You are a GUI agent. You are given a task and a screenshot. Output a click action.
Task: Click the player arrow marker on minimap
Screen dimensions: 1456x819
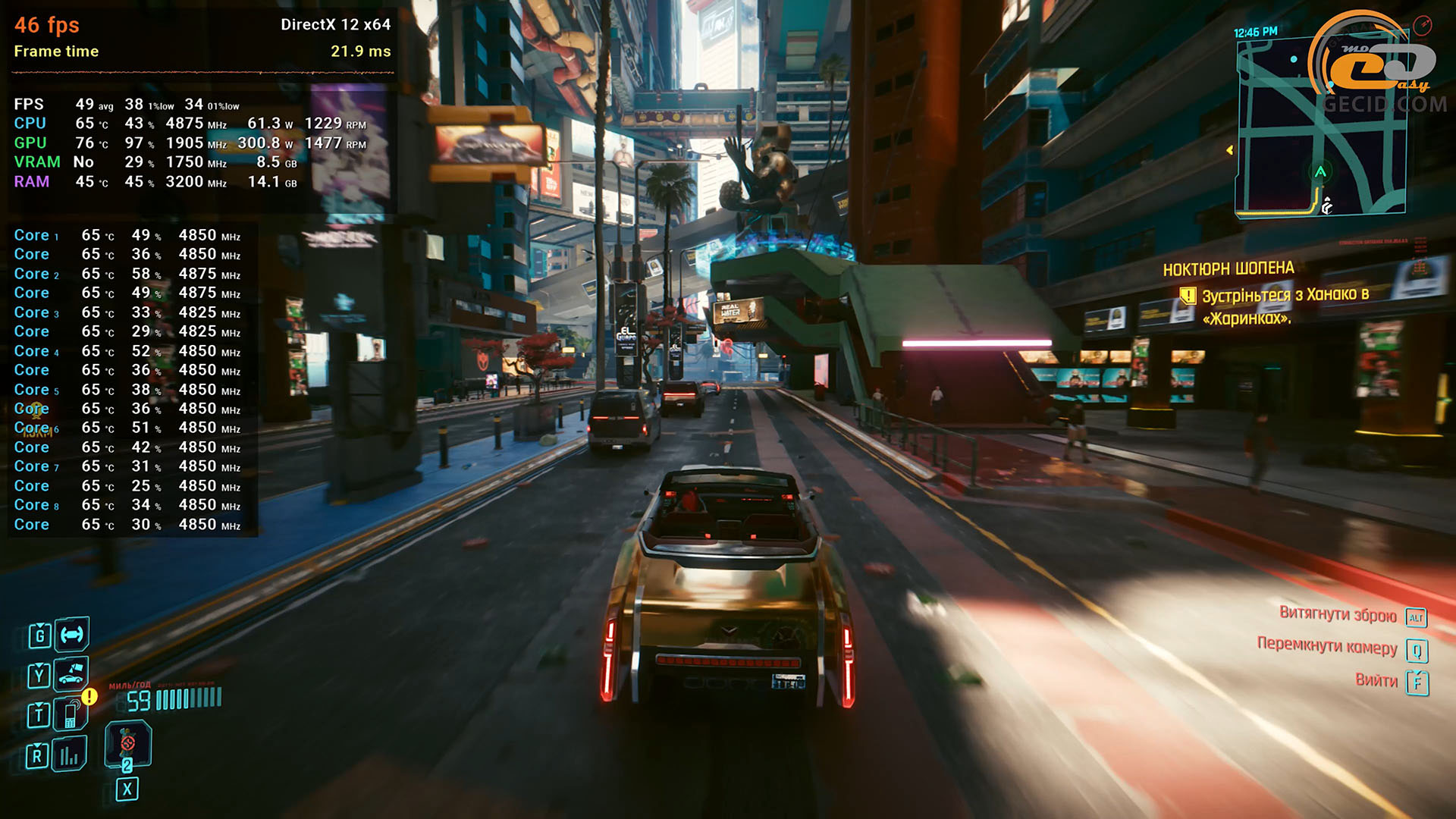(x=1320, y=172)
